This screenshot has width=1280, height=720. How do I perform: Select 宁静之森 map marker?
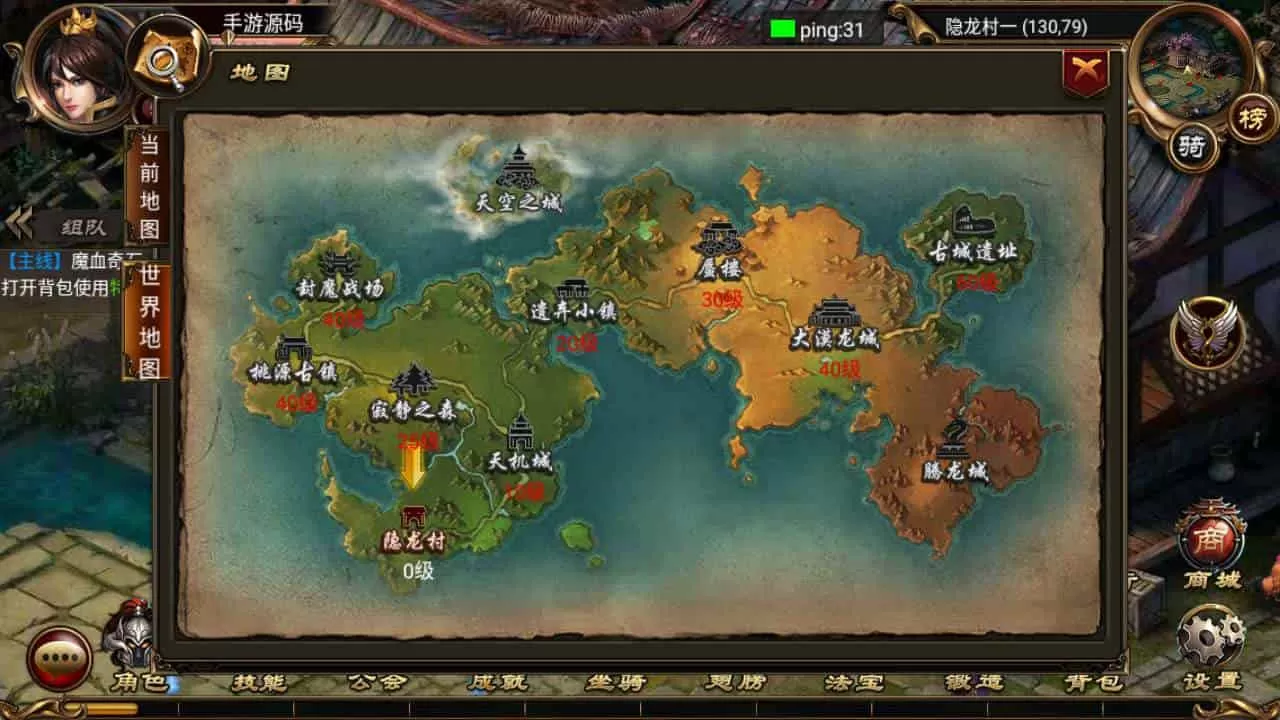(413, 393)
